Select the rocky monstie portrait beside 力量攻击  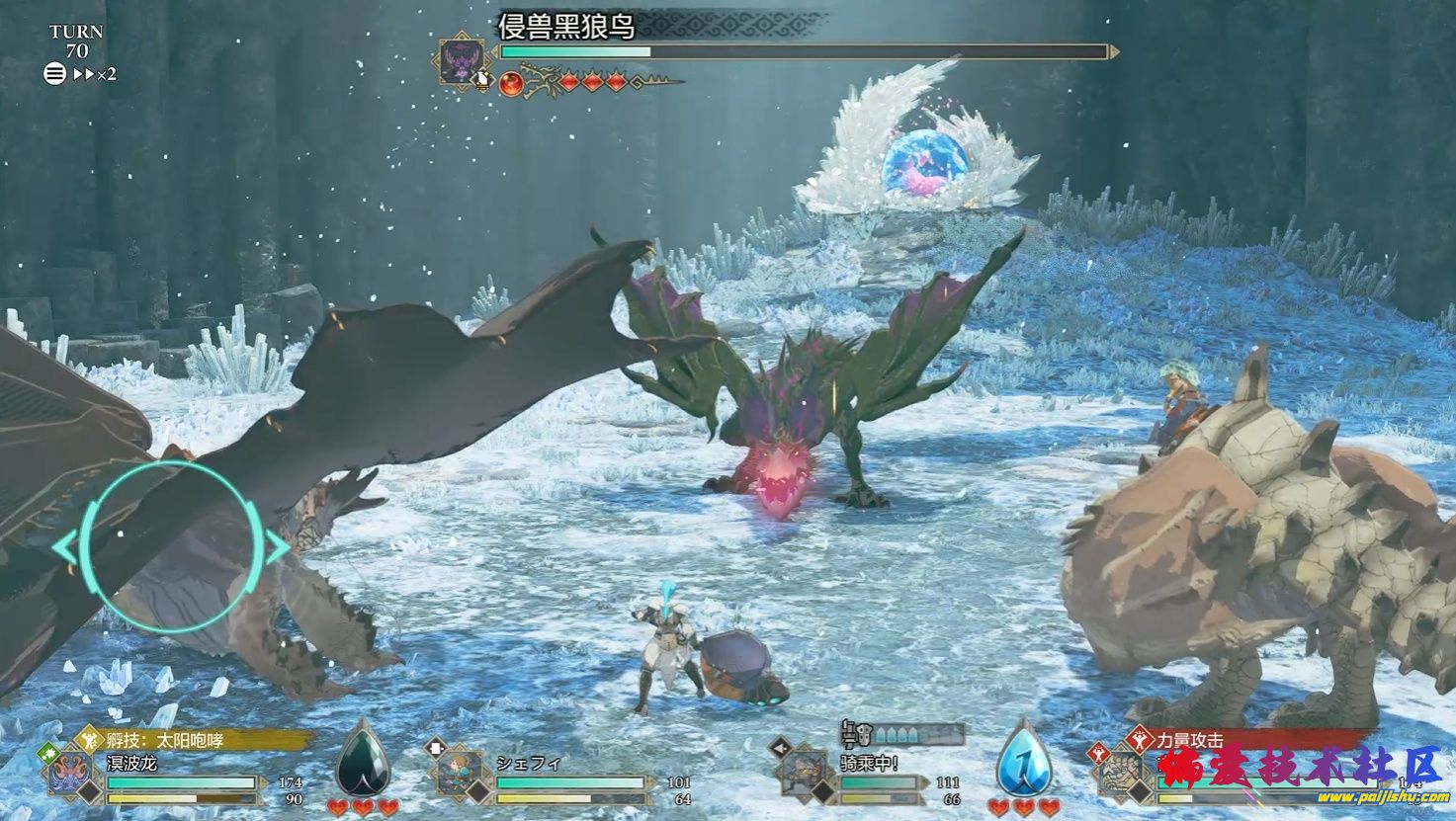[1122, 774]
